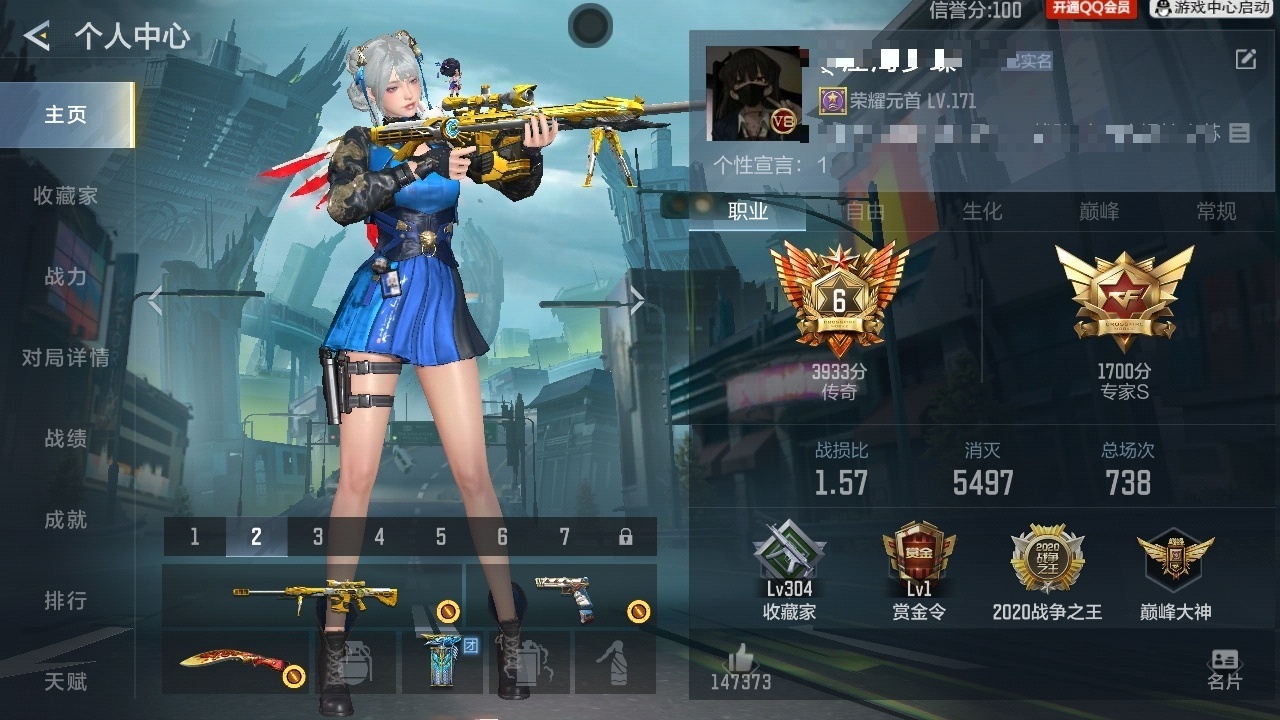This screenshot has width=1280, height=720.
Task: Open the 收藏家 sidebar section
Action: (x=65, y=196)
